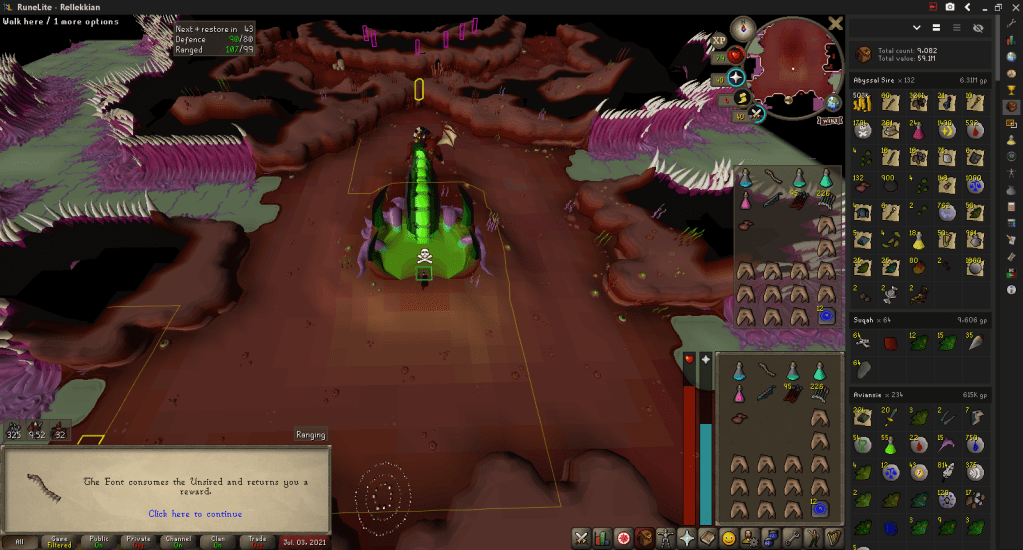Toggle the XP drops orb
The height and width of the screenshot is (550, 1023).
719,41
